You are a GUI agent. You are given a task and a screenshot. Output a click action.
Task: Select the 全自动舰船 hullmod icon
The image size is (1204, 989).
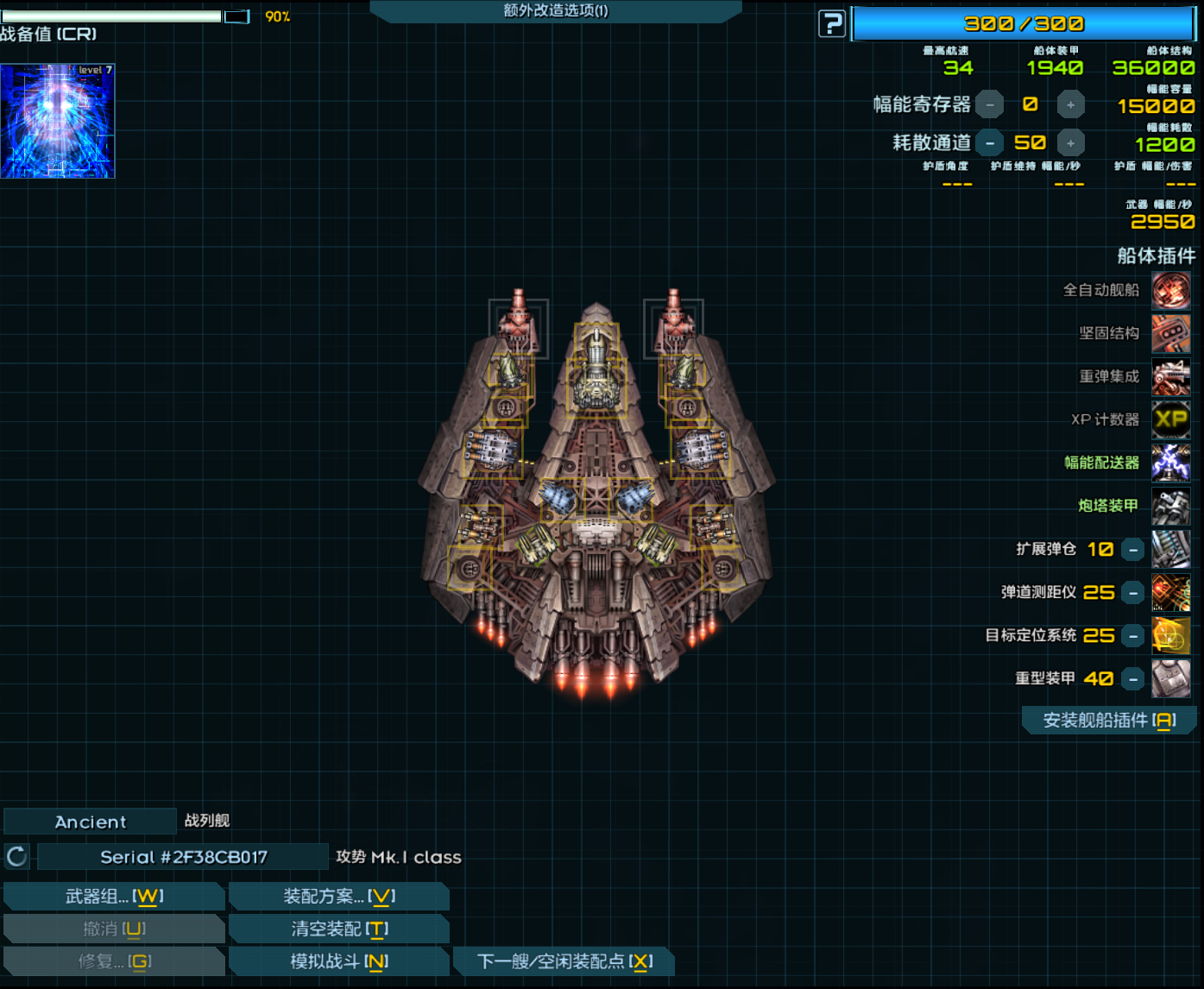click(1171, 290)
